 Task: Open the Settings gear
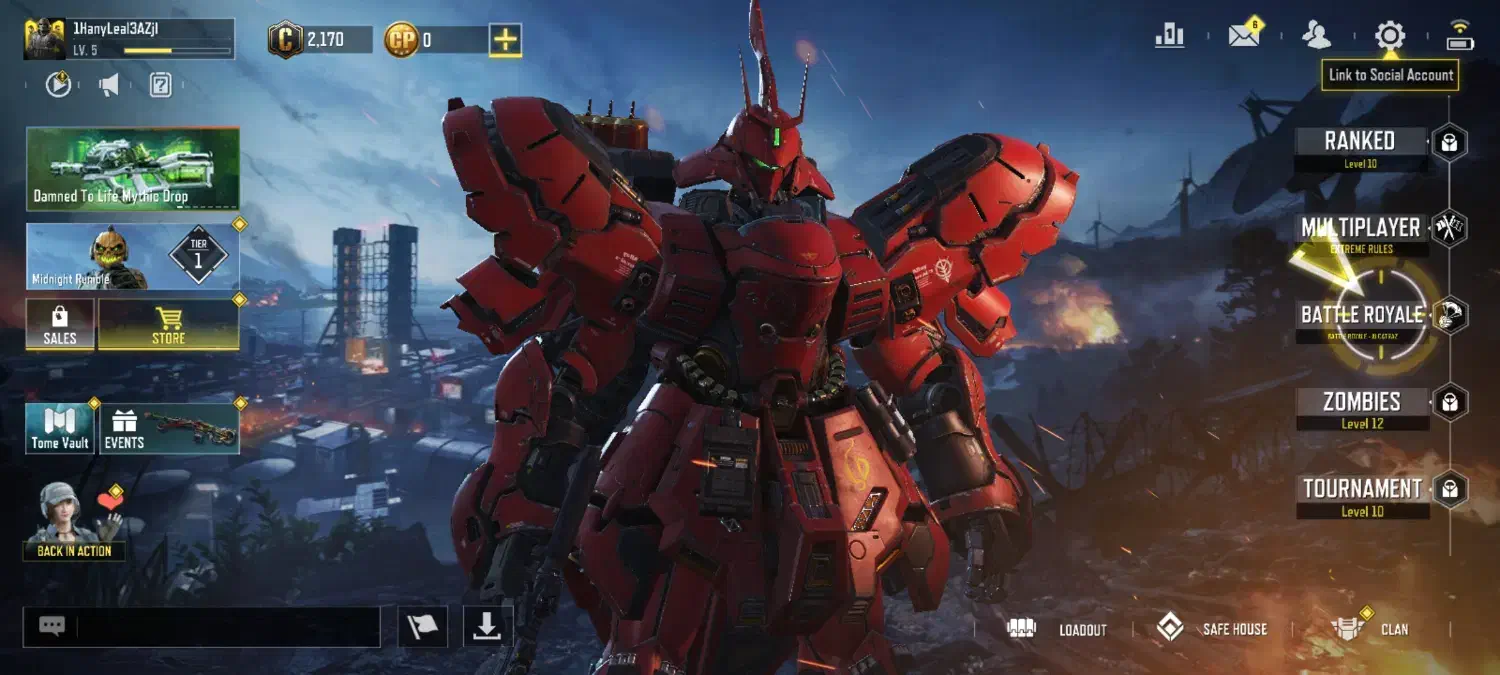point(1389,36)
